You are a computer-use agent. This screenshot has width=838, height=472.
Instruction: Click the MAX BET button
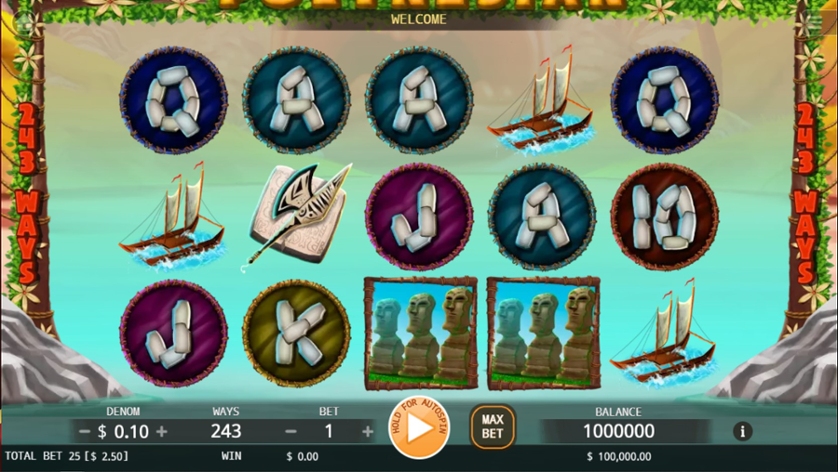pyautogui.click(x=492, y=427)
